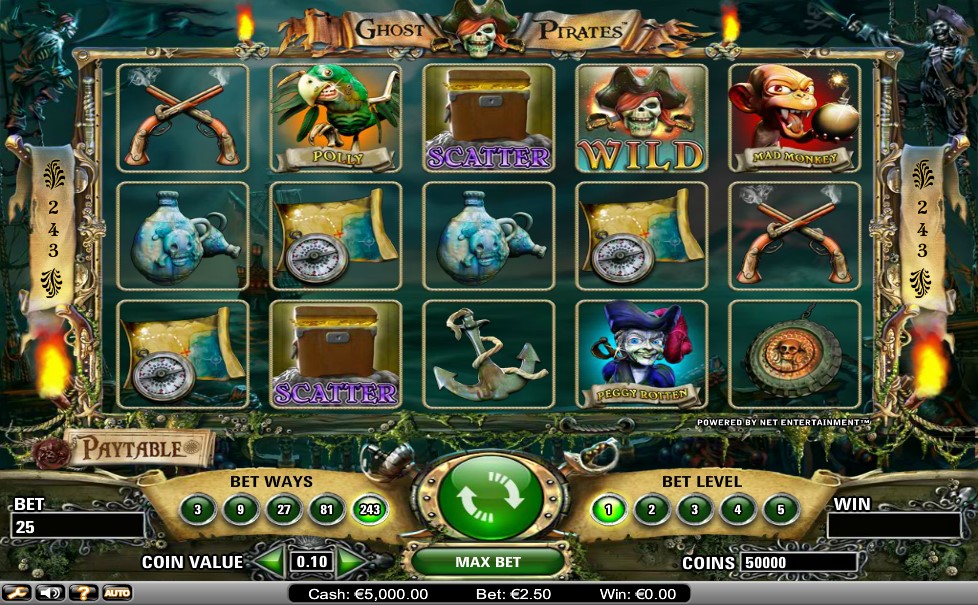Decrease coin value with left arrow
978x605 pixels.
(269, 562)
